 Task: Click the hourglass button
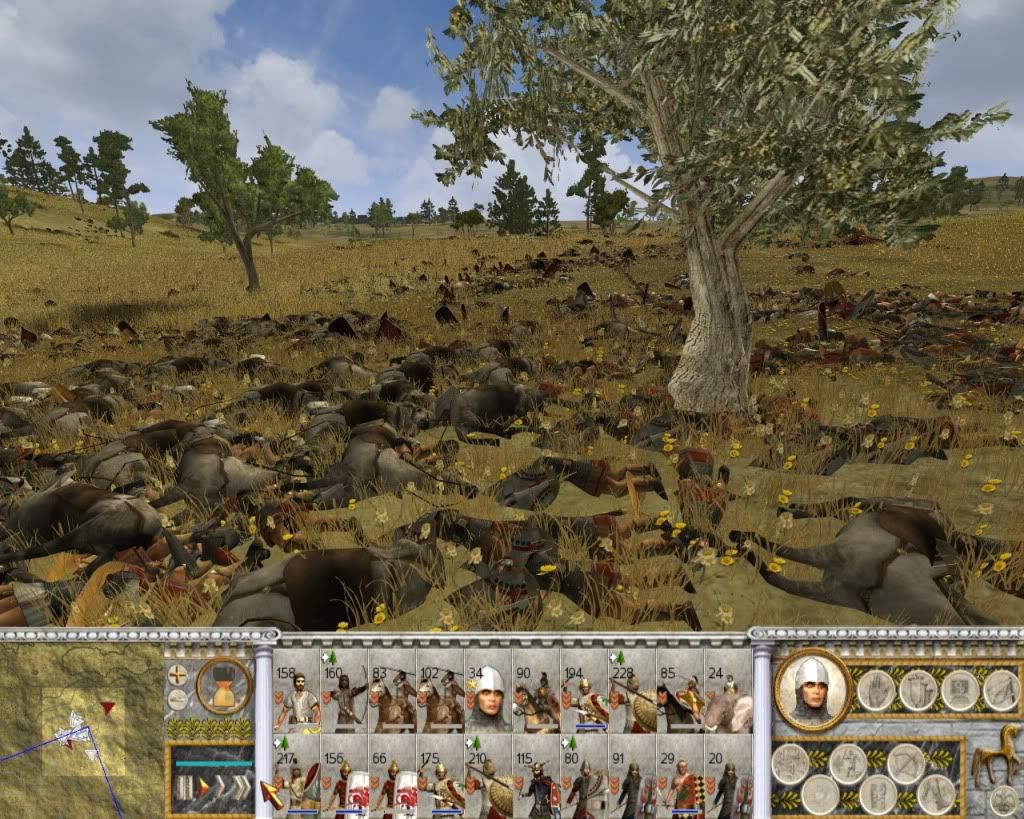[224, 686]
